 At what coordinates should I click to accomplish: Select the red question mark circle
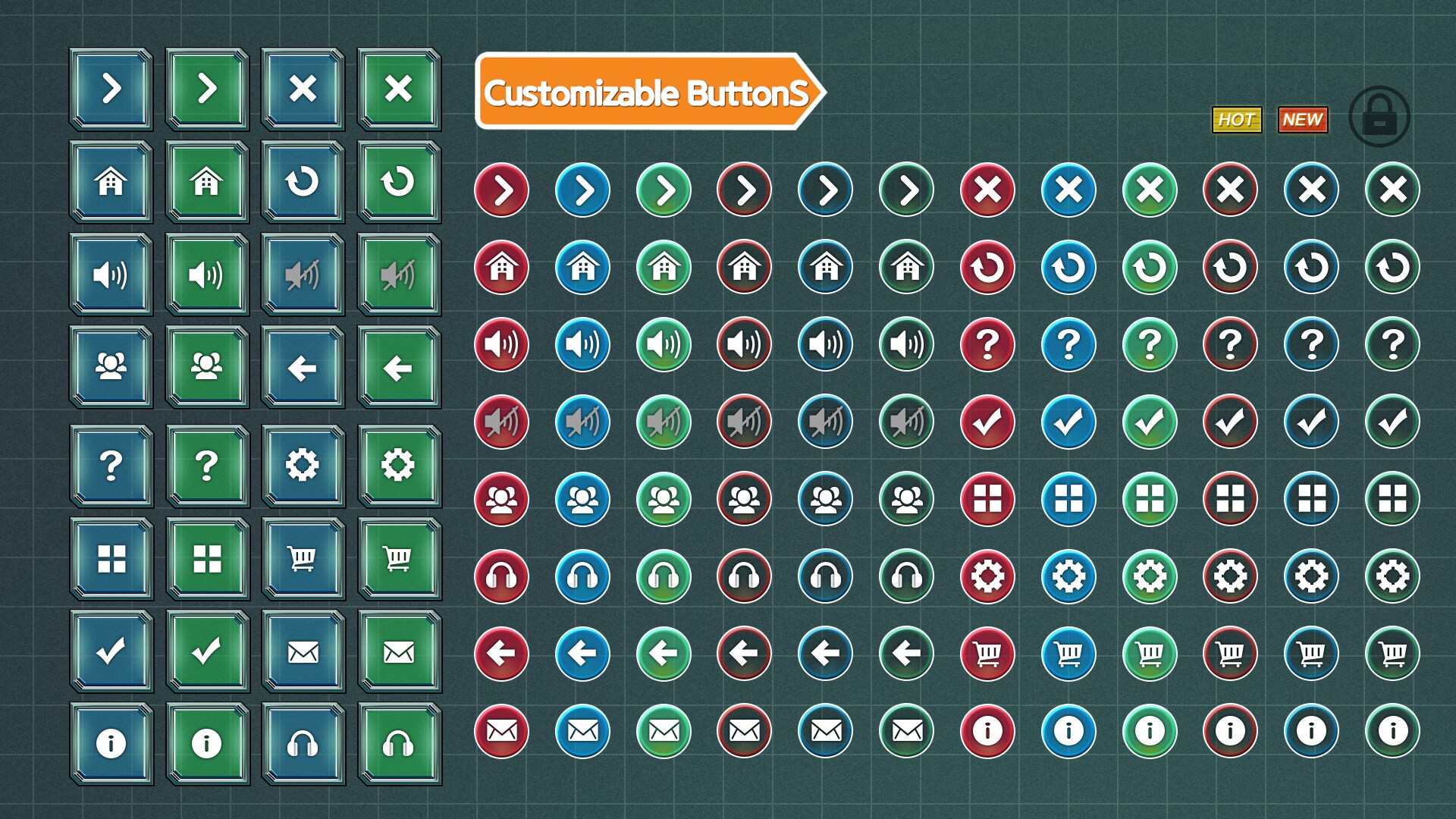987,344
